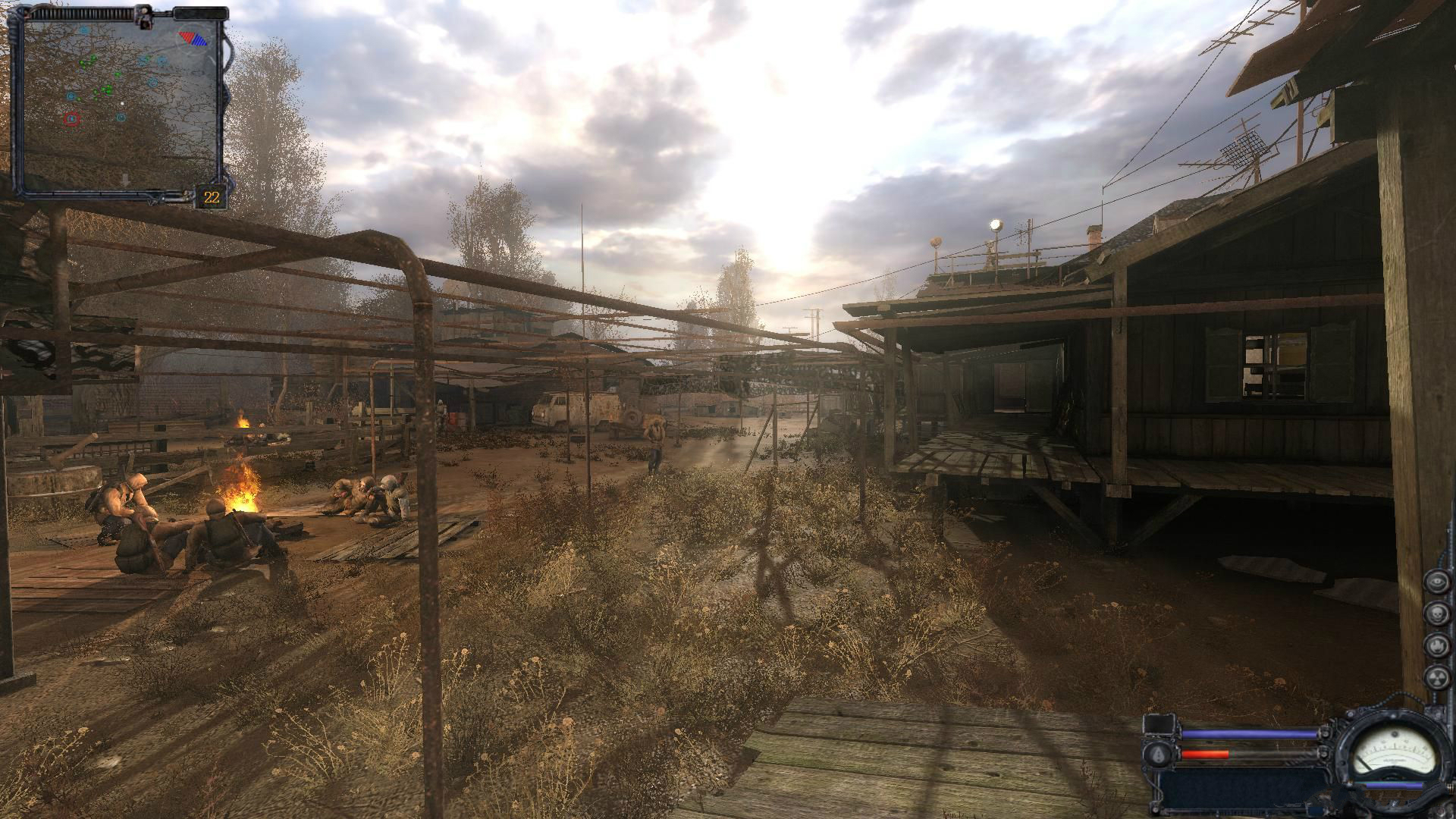This screenshot has height=819, width=1456.
Task: Click the eye psi-emission indicator icon
Action: tap(1436, 582)
